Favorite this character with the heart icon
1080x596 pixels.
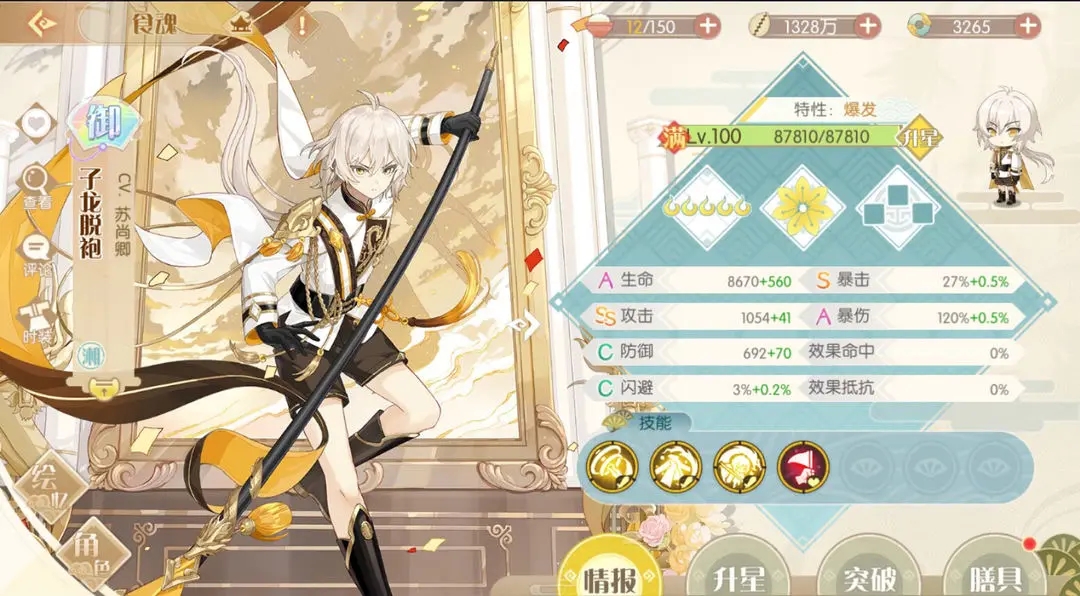[36, 124]
